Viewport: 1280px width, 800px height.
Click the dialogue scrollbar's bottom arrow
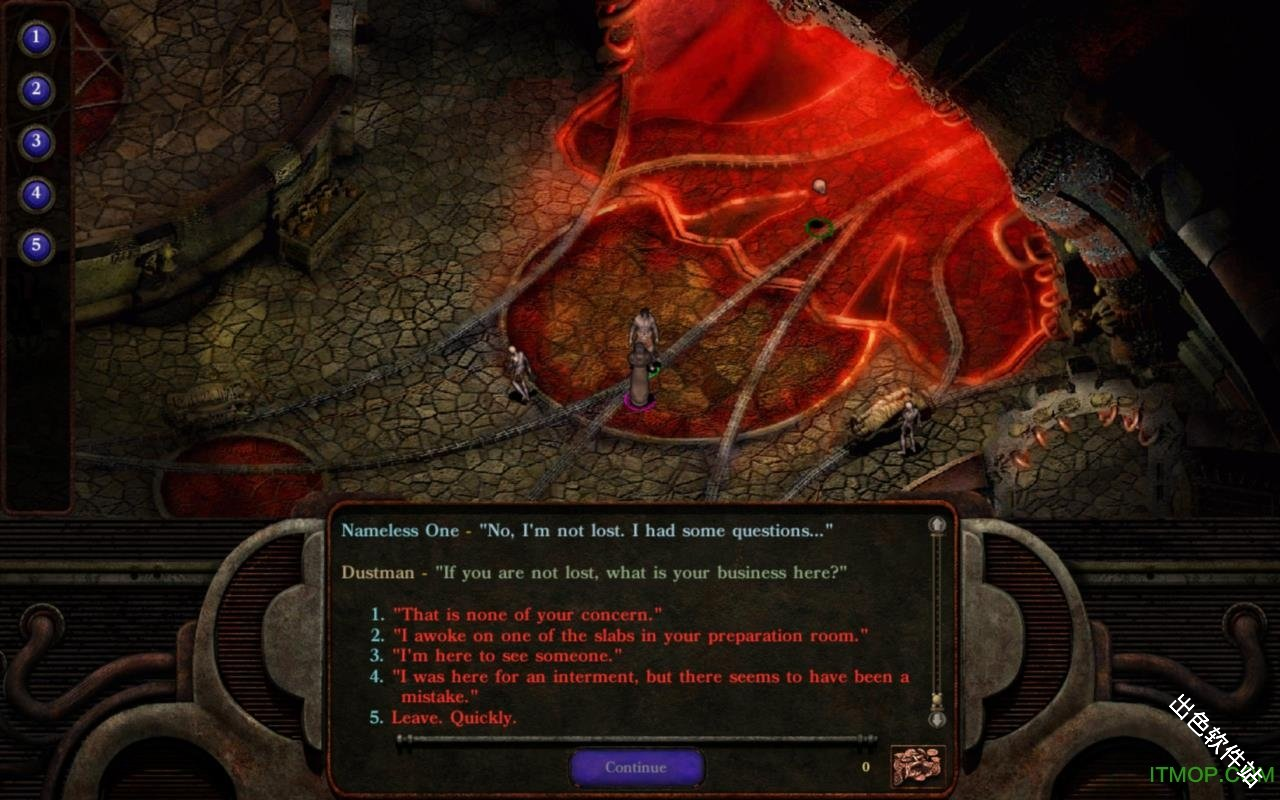click(937, 719)
